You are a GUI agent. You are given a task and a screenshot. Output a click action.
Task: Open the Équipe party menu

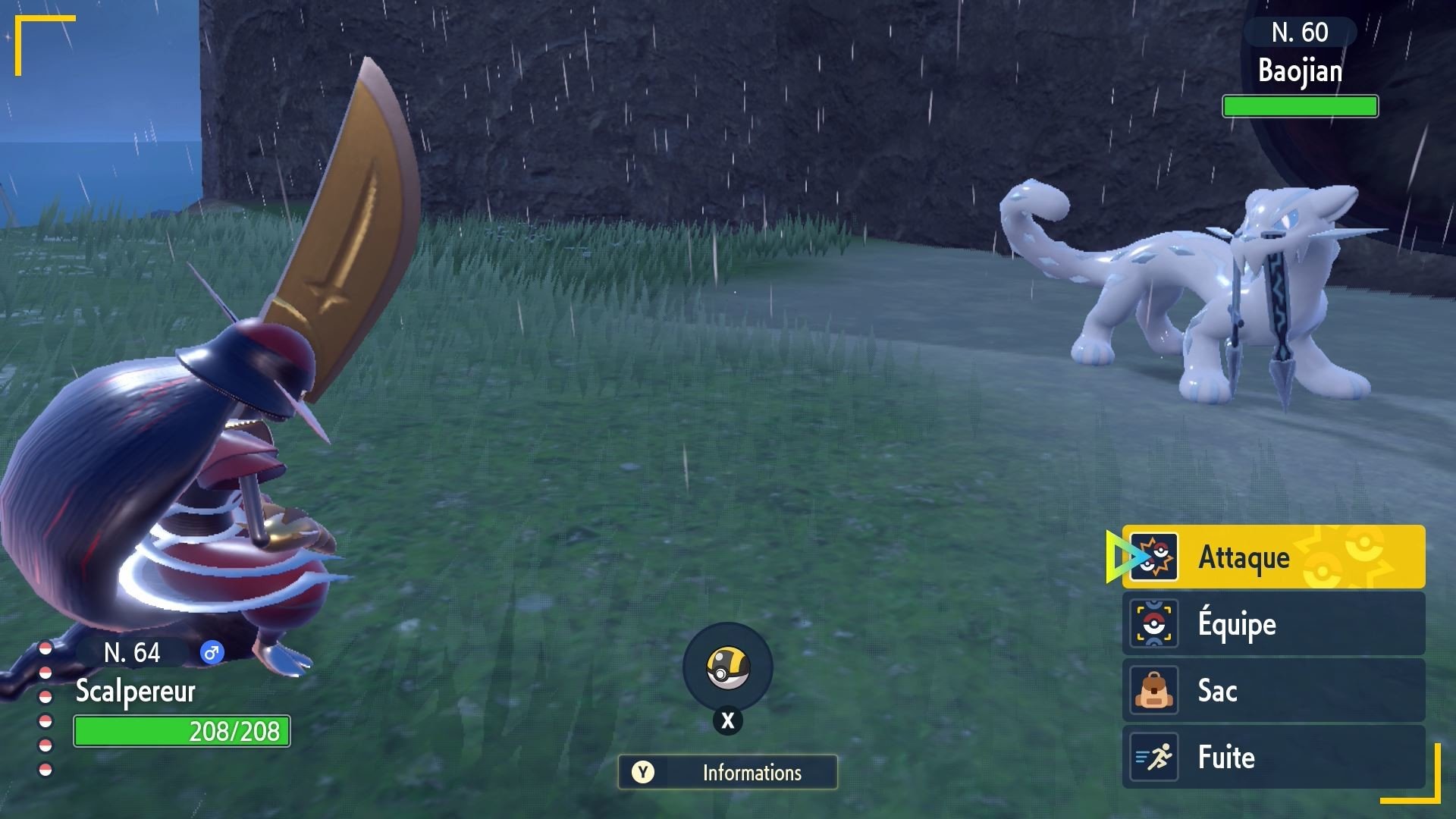click(x=1272, y=623)
